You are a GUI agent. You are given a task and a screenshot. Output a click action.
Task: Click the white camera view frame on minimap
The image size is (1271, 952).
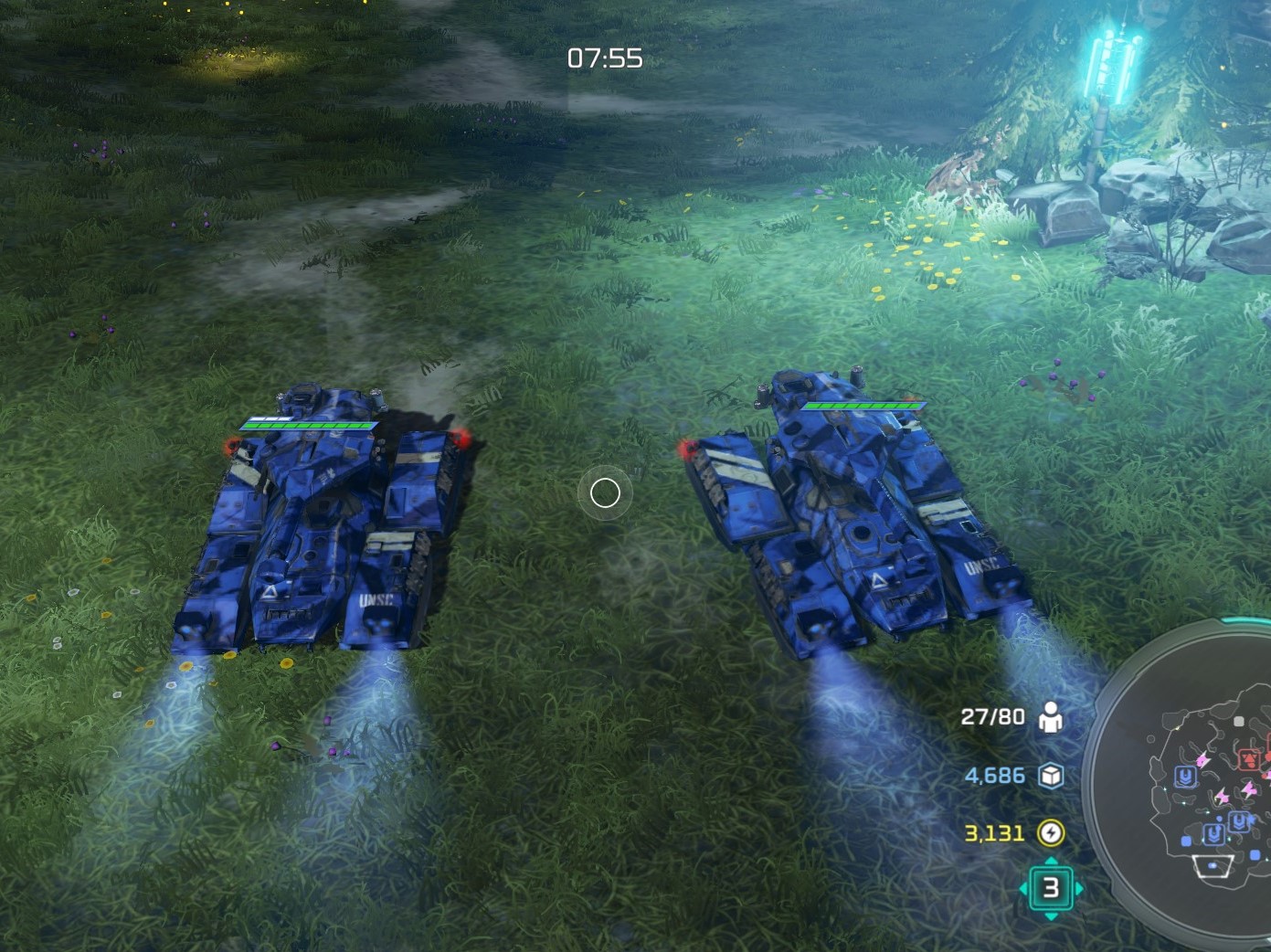coord(1212,866)
